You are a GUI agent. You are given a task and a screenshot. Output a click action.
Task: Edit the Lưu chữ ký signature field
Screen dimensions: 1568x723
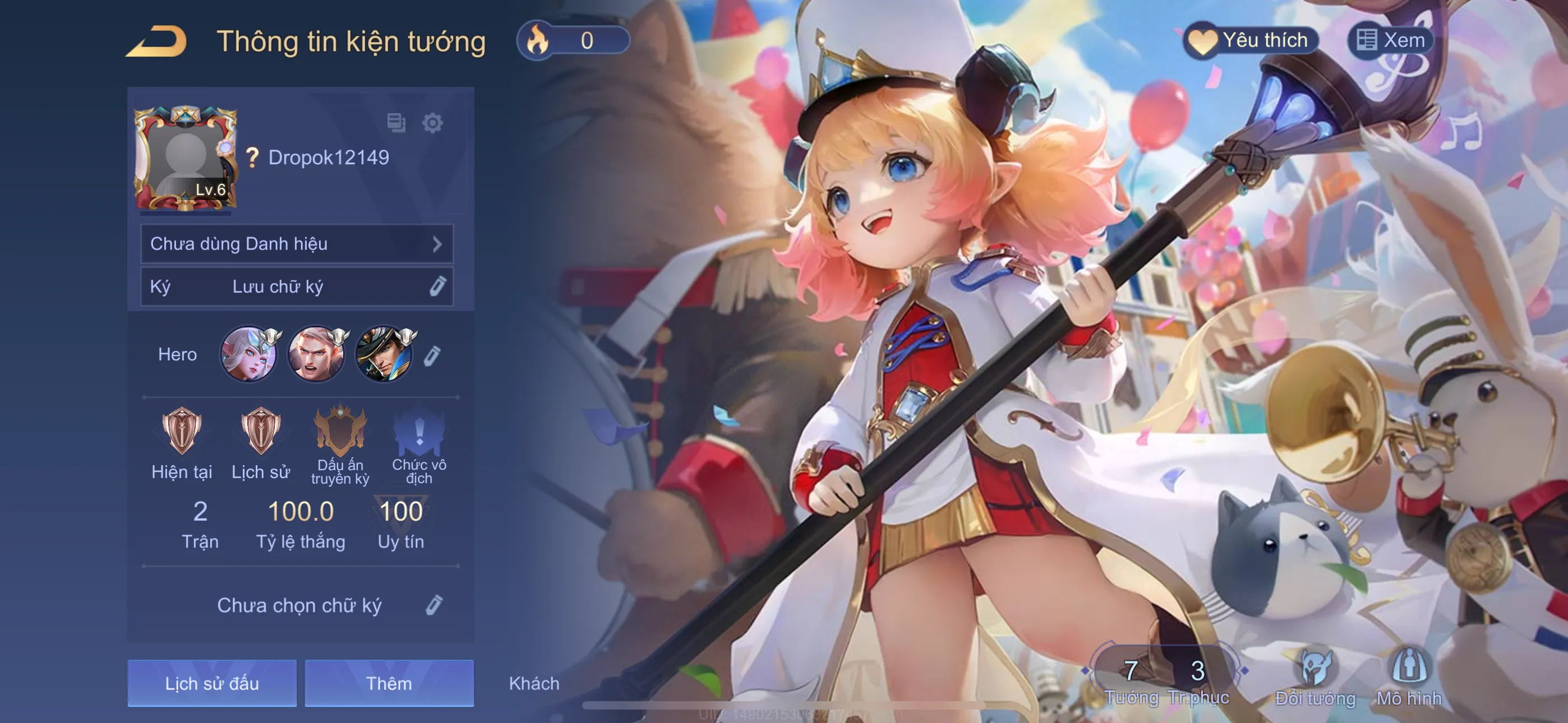click(437, 286)
